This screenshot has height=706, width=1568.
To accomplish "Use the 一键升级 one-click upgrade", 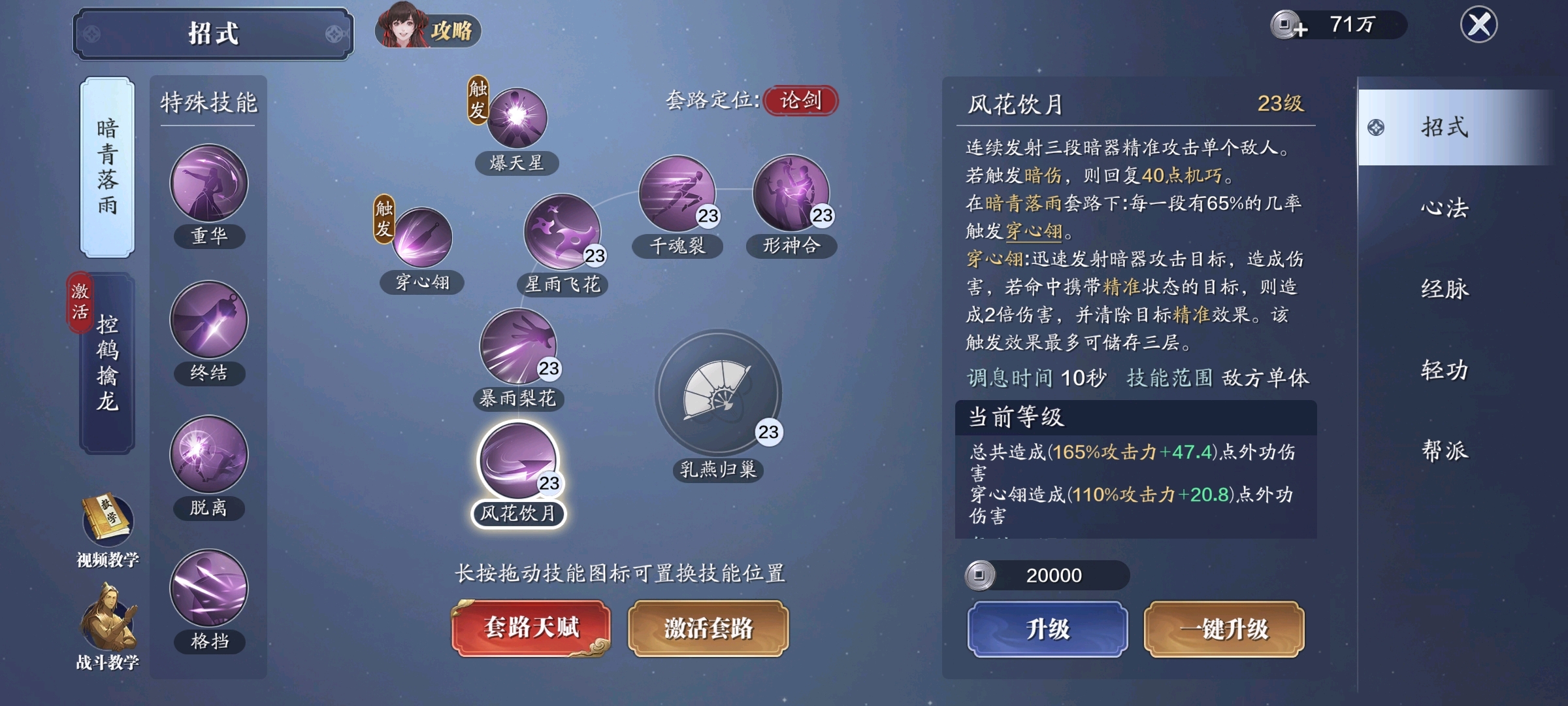I will coord(1225,629).
